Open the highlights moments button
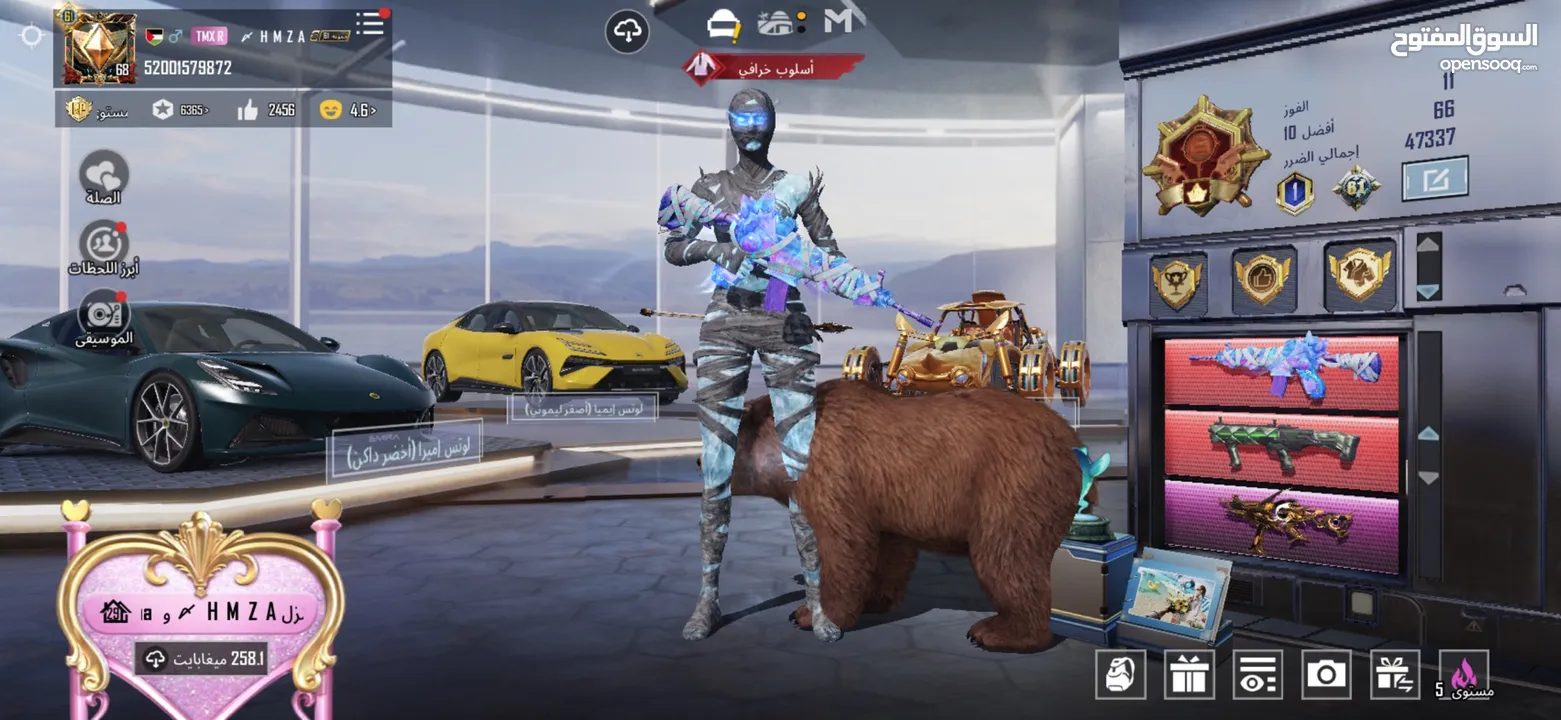Image resolution: width=1561 pixels, height=720 pixels. pyautogui.click(x=103, y=245)
